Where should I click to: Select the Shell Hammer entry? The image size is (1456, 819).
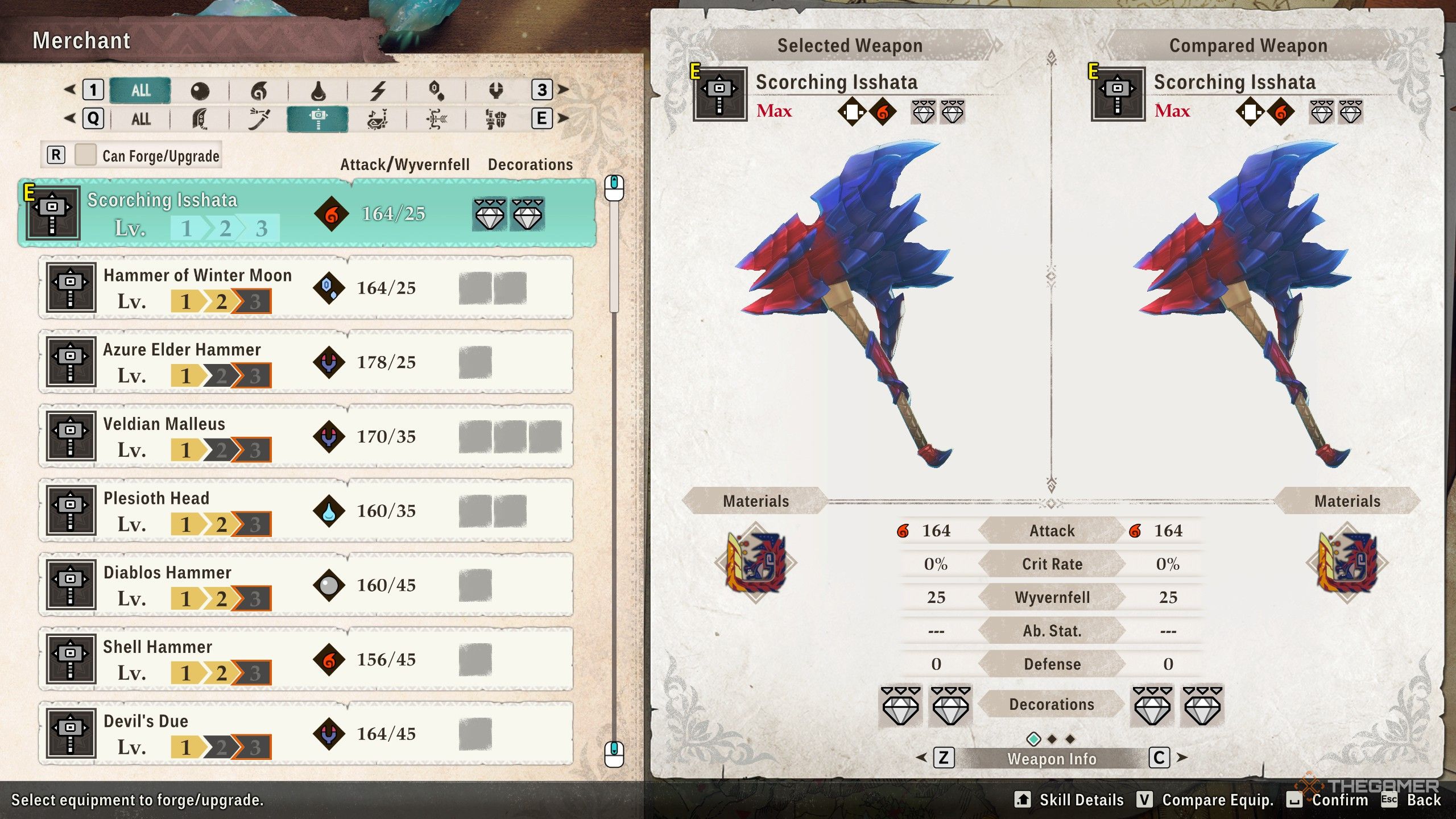tap(305, 660)
